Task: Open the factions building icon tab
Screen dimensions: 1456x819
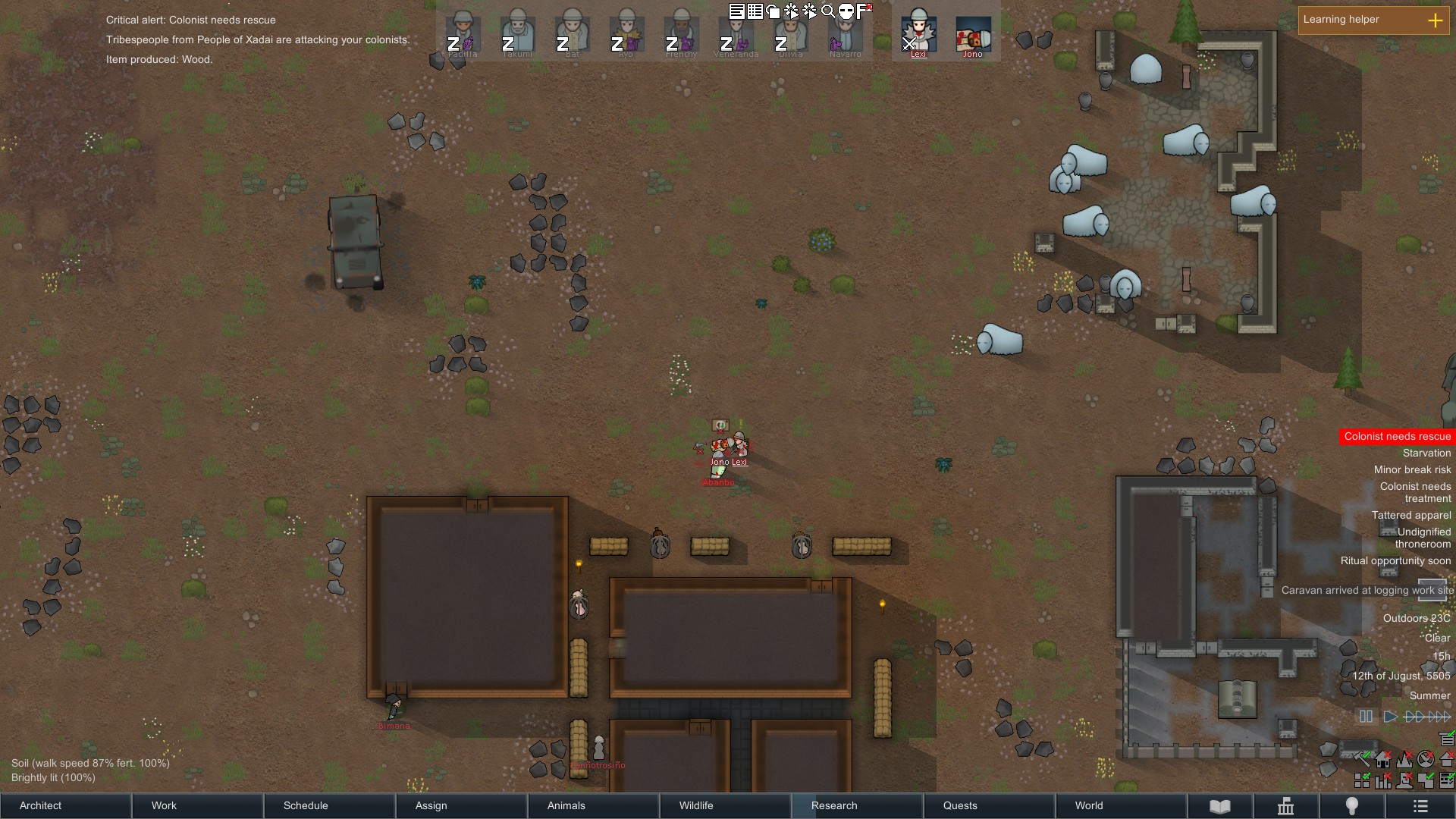Action: pos(1285,806)
